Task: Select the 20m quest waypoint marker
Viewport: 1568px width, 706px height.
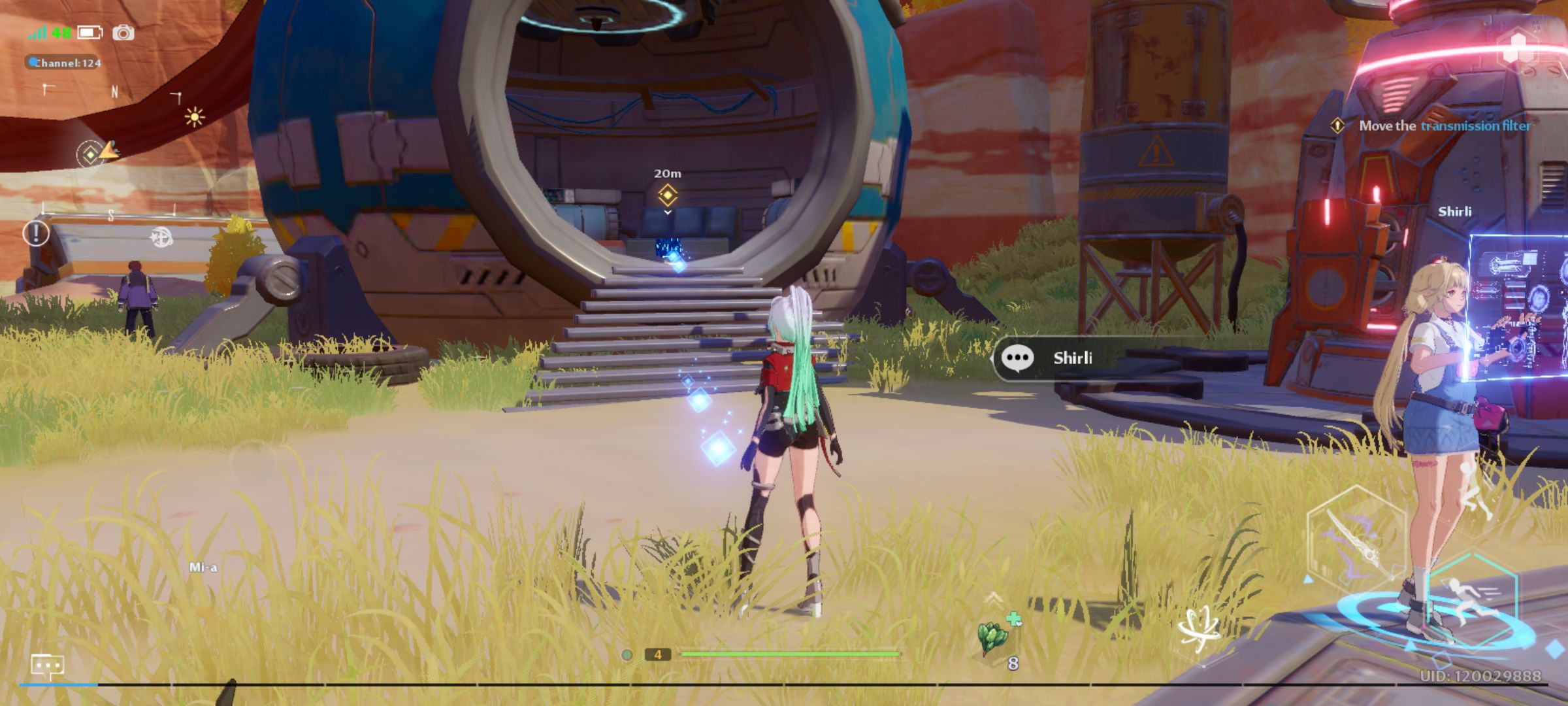Action: coord(667,194)
